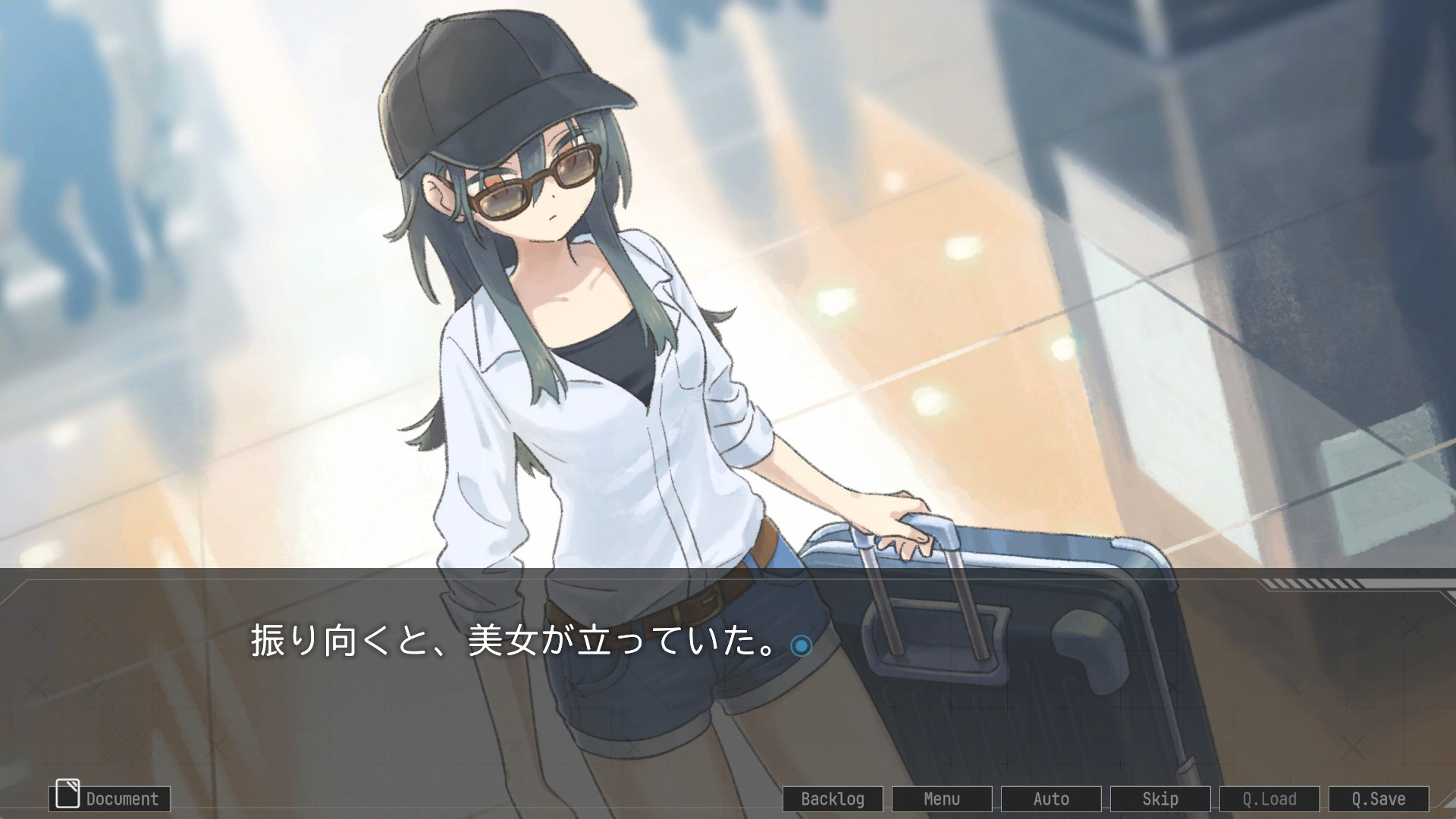
Task: Click the Q.Load quick load button
Action: point(1269,799)
